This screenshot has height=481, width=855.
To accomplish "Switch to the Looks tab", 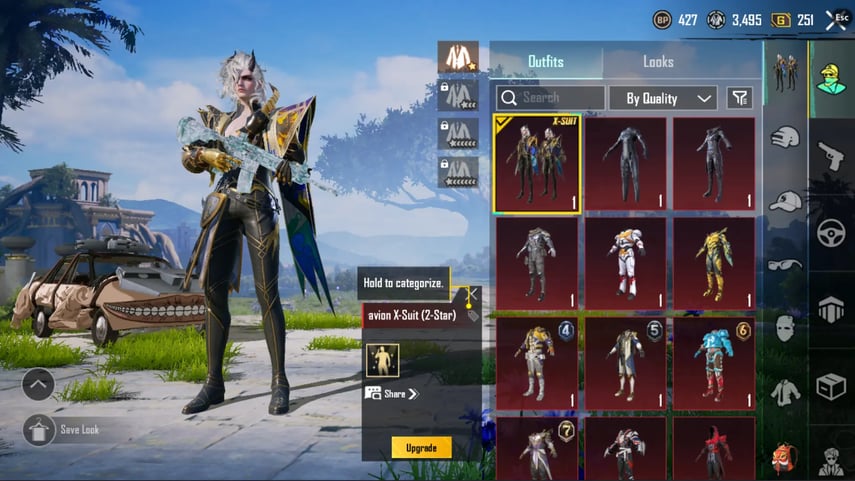I will (658, 62).
